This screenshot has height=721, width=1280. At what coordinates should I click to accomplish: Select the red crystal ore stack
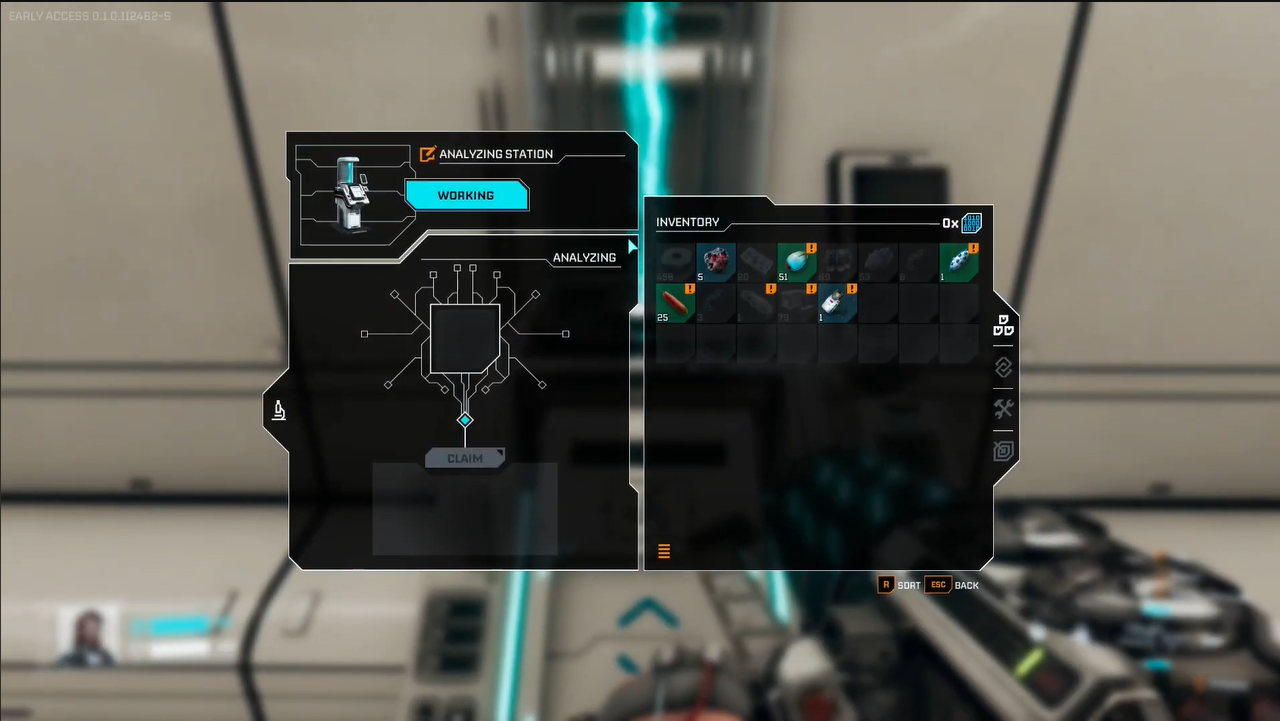716,262
